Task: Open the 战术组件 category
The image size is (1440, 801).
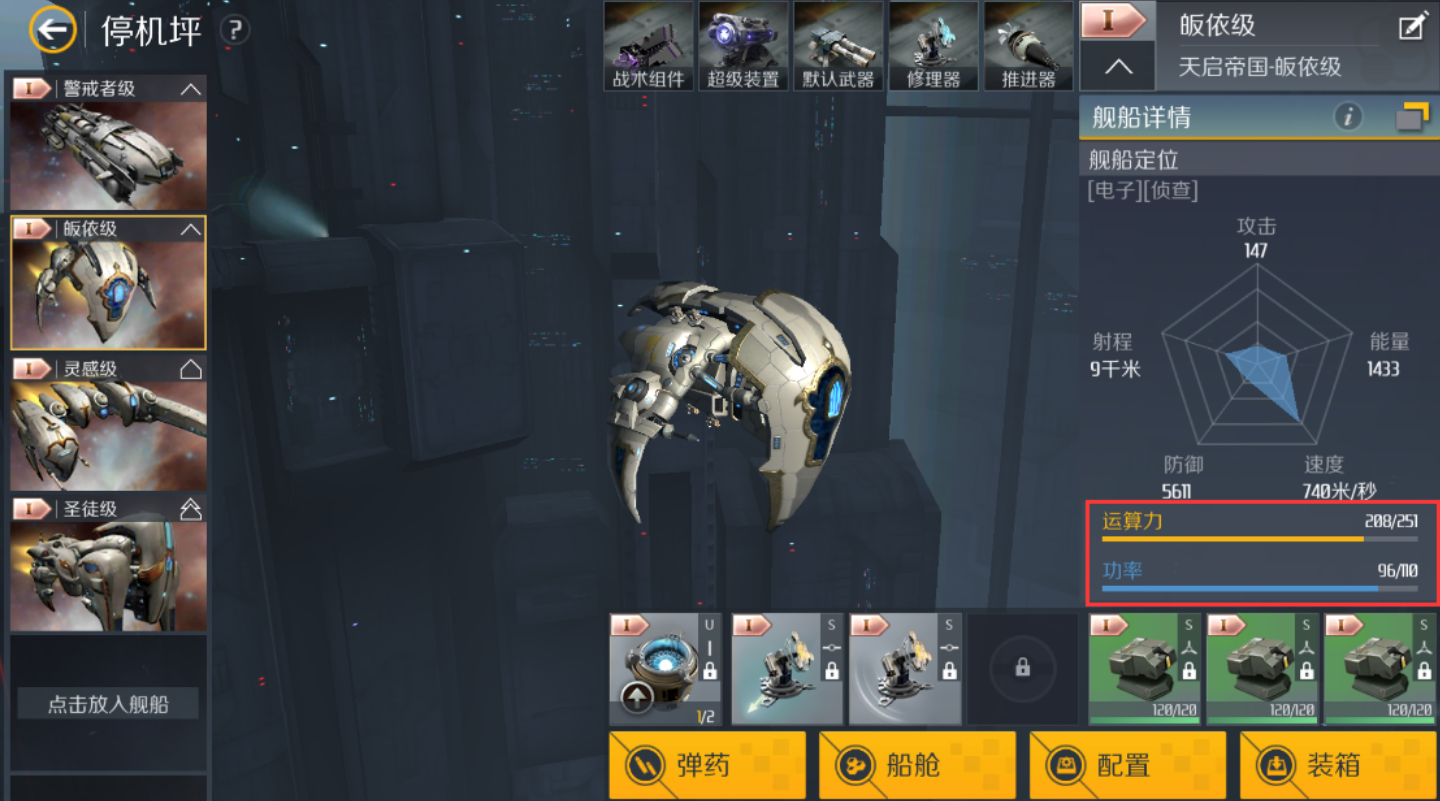Action: point(648,46)
